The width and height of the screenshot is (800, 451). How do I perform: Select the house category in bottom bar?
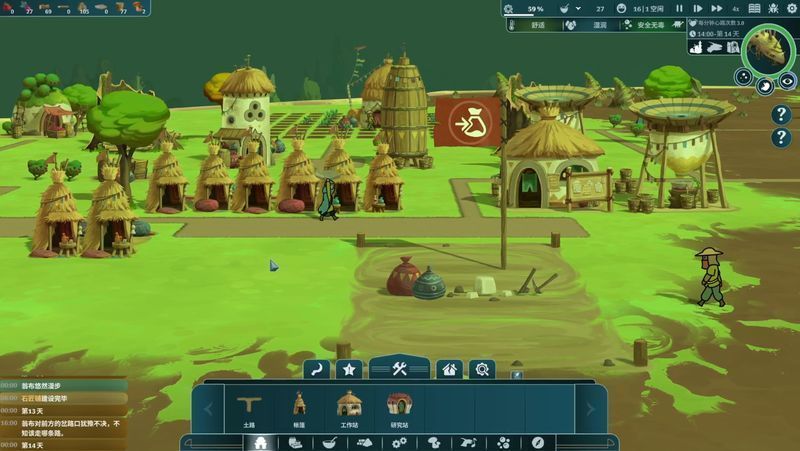pos(260,442)
